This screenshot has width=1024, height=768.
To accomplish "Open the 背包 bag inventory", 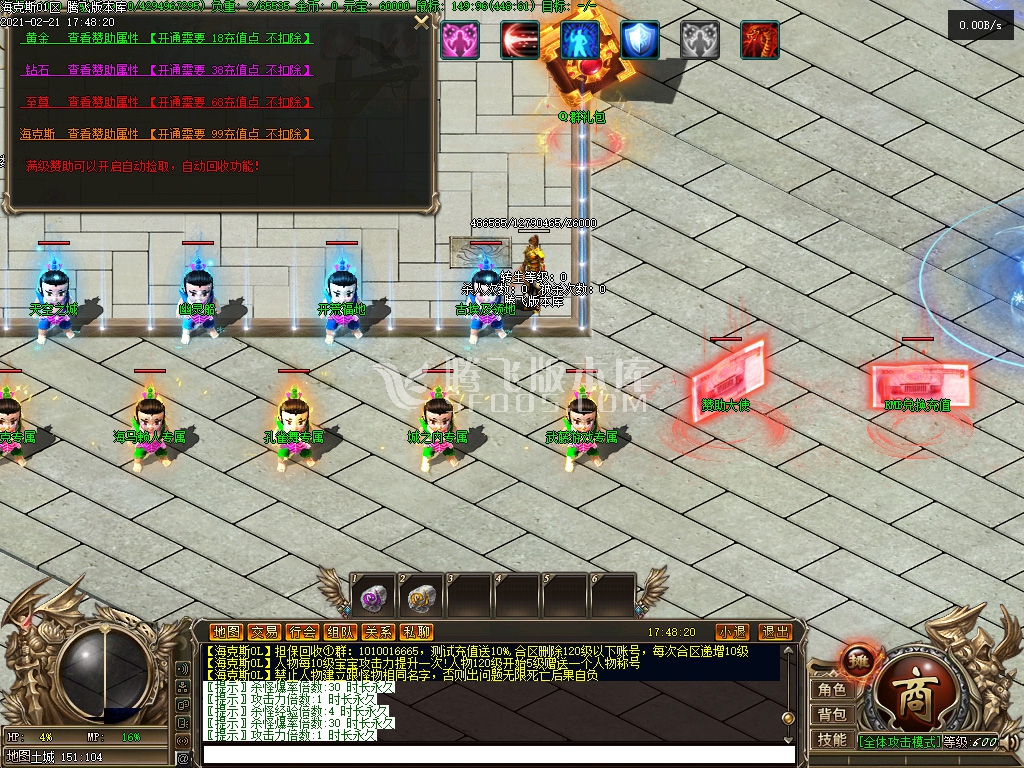I will coord(832,715).
